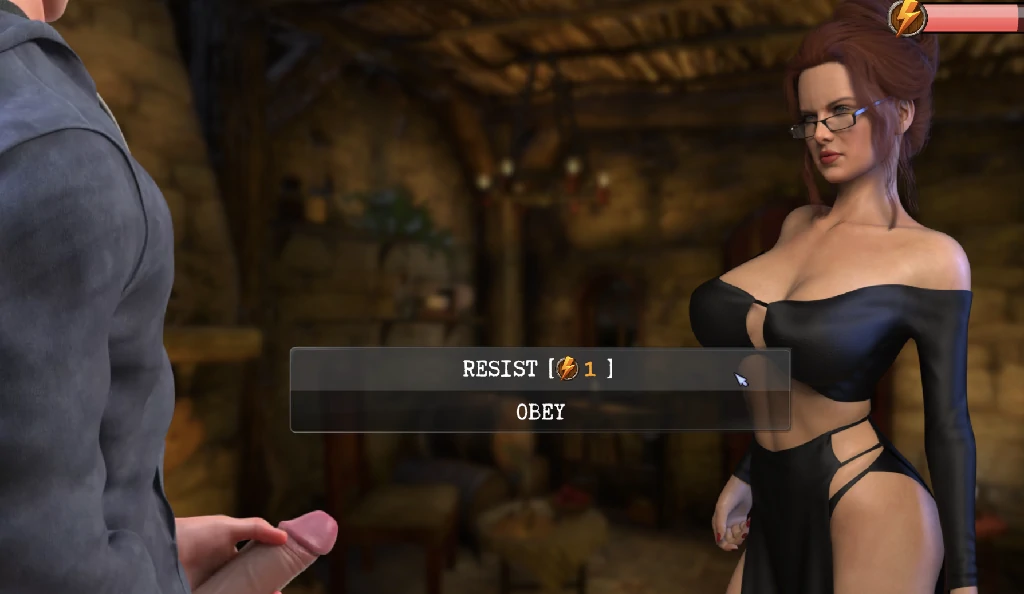Screen dimensions: 1024x594
Task: Select the OBEY dialogue choice
Action: 540,412
